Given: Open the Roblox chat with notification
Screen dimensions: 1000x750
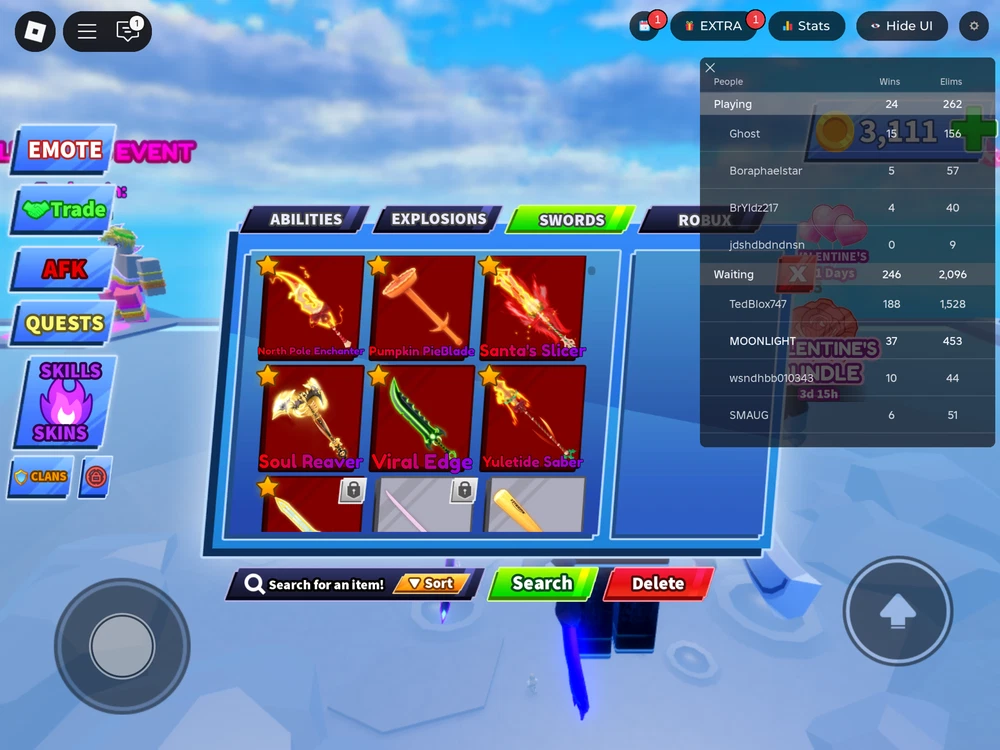Looking at the screenshot, I should coord(128,31).
